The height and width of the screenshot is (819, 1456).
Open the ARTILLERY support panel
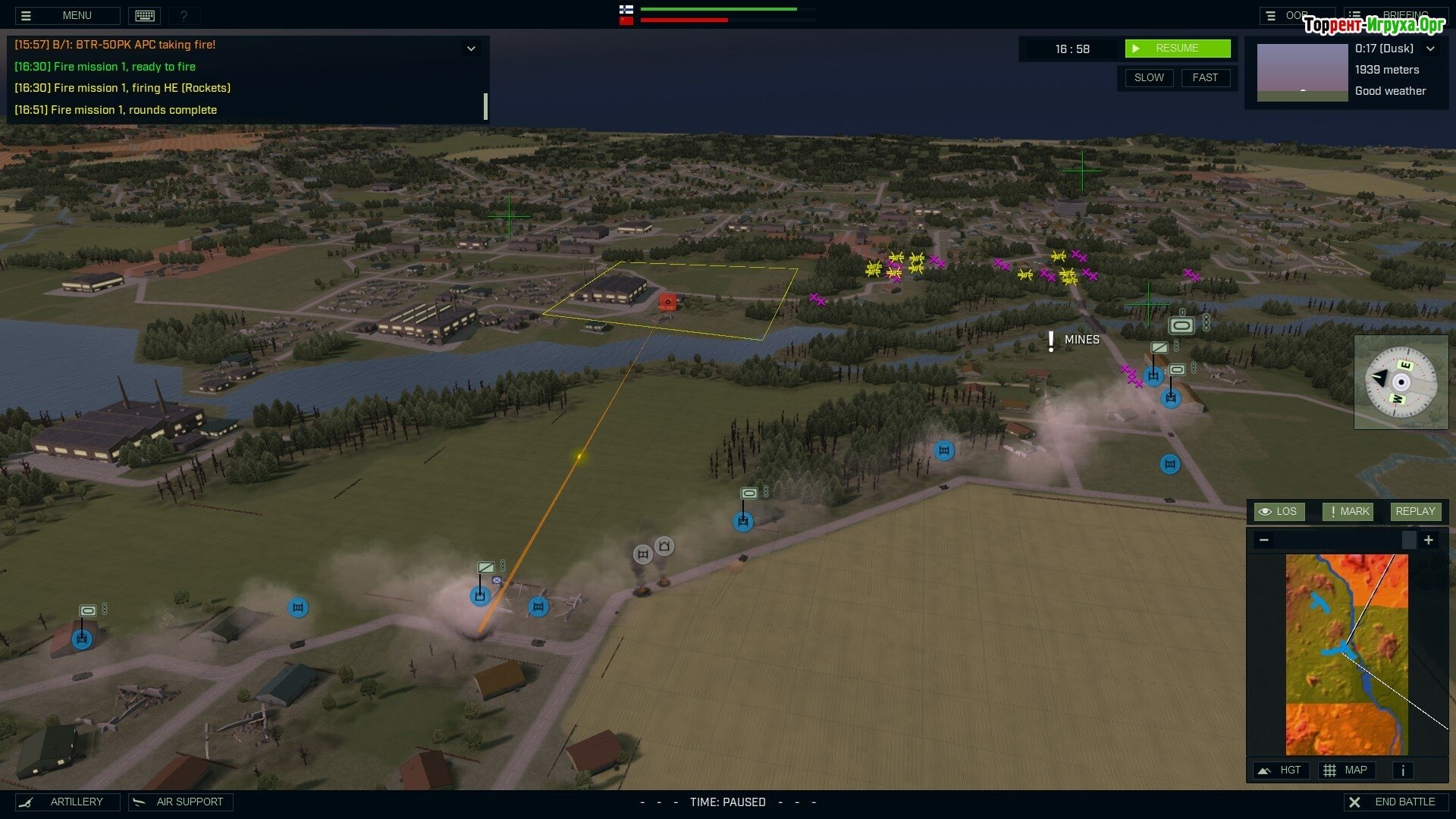[x=67, y=802]
